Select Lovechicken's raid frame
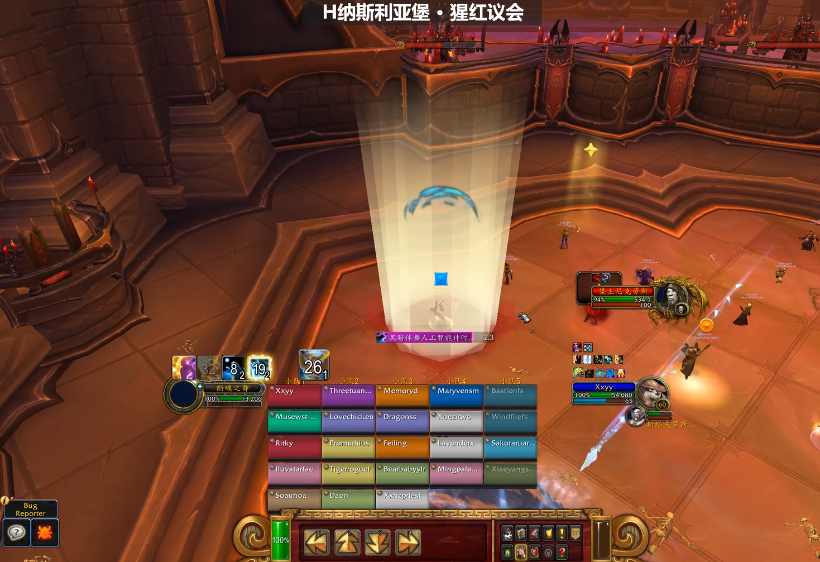The width and height of the screenshot is (820, 562). click(348, 421)
